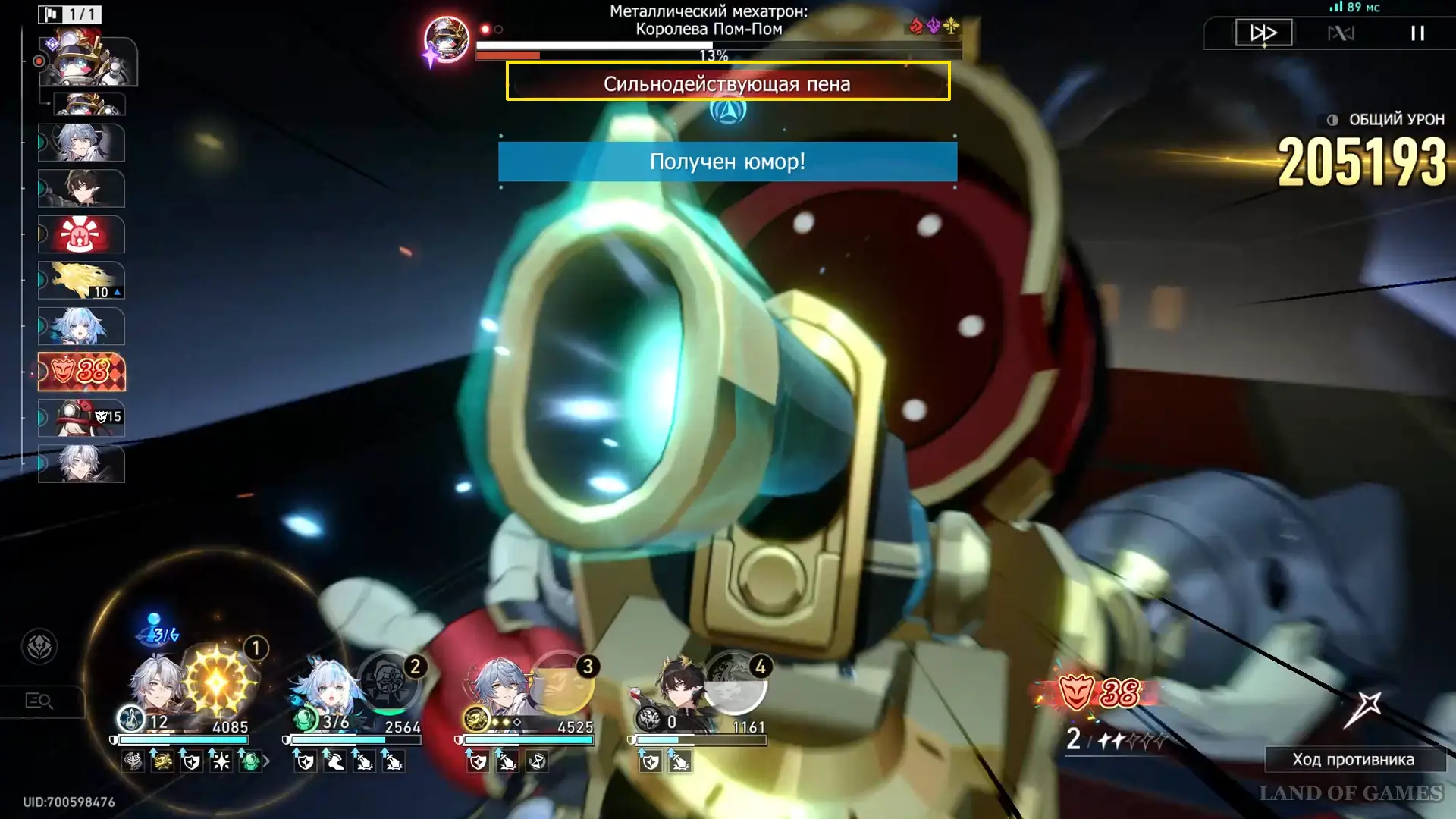Select the red alarm siren turn-order entry
Viewport: 1456px width, 819px height.
(81, 234)
